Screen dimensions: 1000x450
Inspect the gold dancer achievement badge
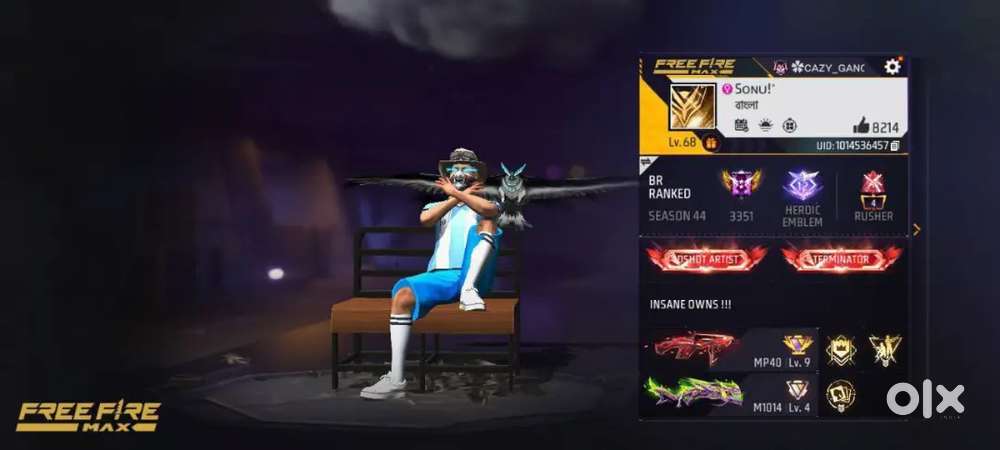coord(885,348)
